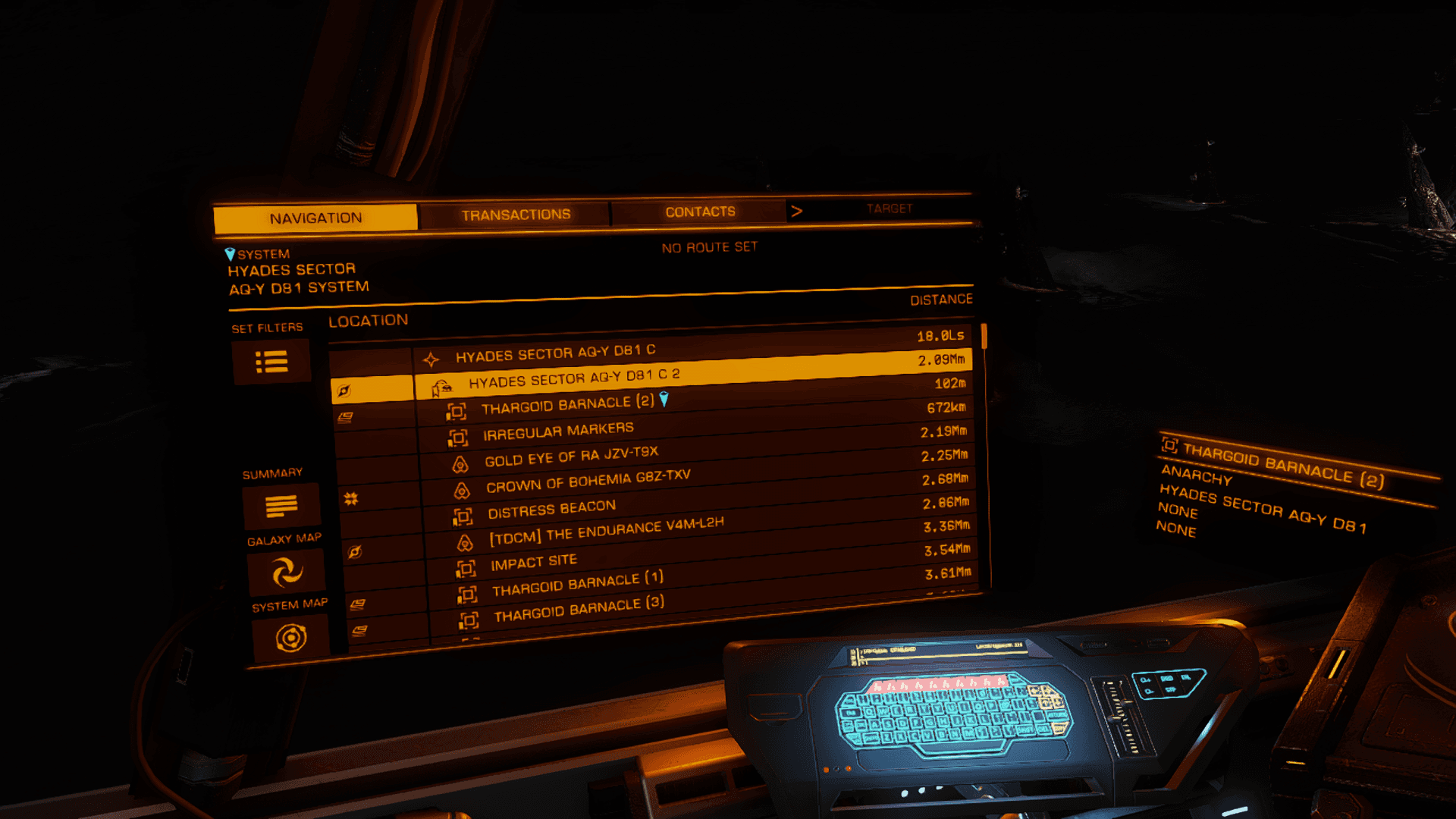Open the Set Filters list button
The height and width of the screenshot is (819, 1456).
(x=271, y=362)
